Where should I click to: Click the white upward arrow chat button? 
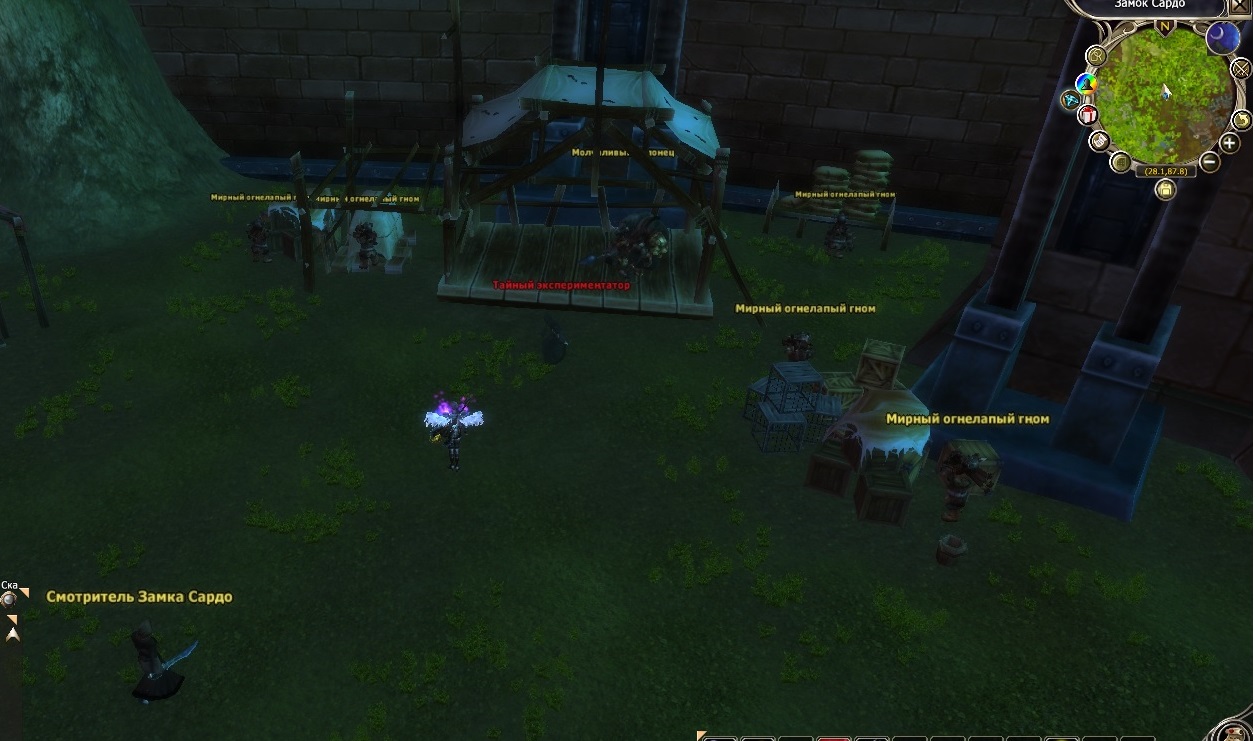coord(13,634)
